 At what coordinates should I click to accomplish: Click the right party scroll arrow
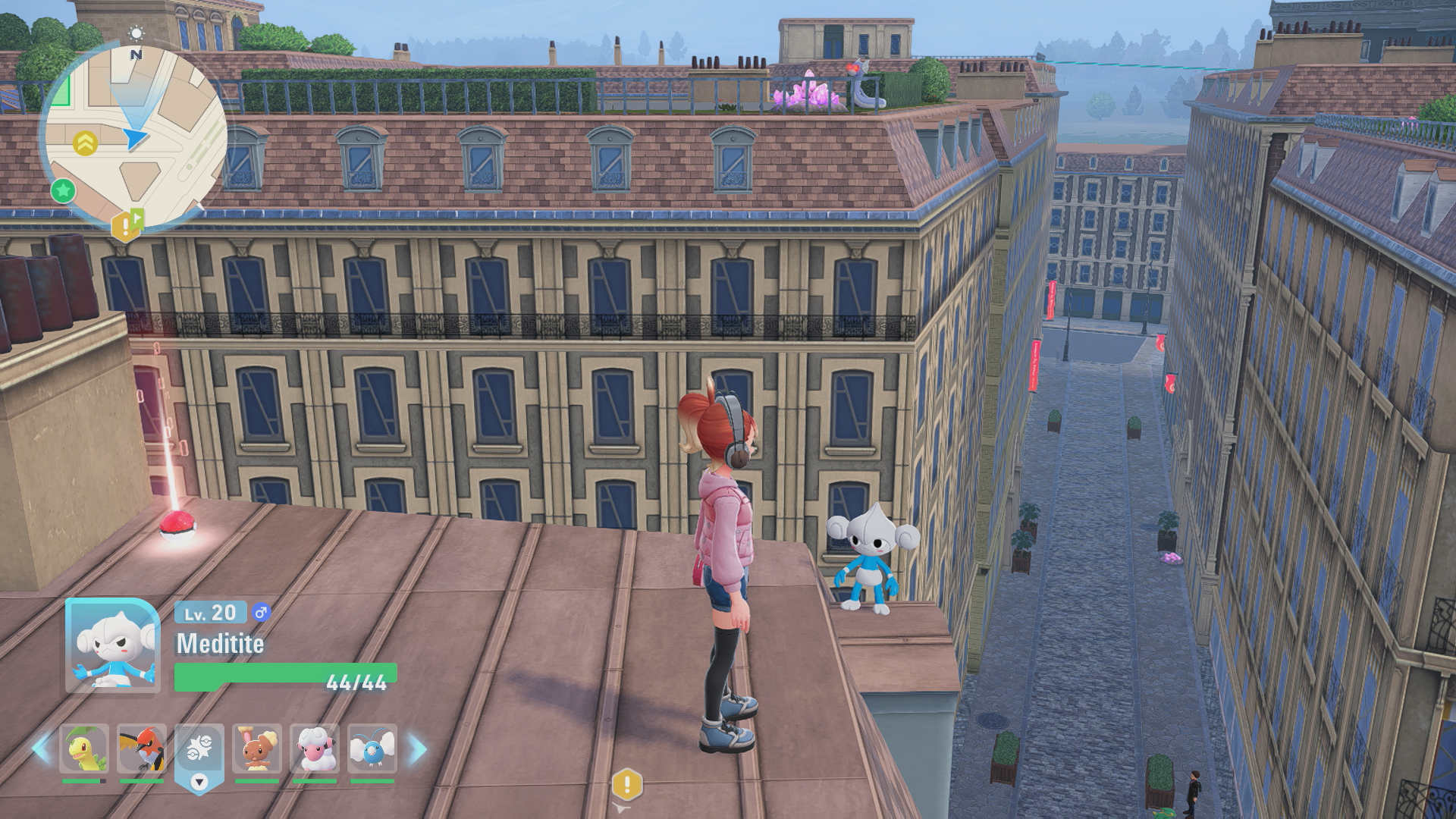coord(418,749)
